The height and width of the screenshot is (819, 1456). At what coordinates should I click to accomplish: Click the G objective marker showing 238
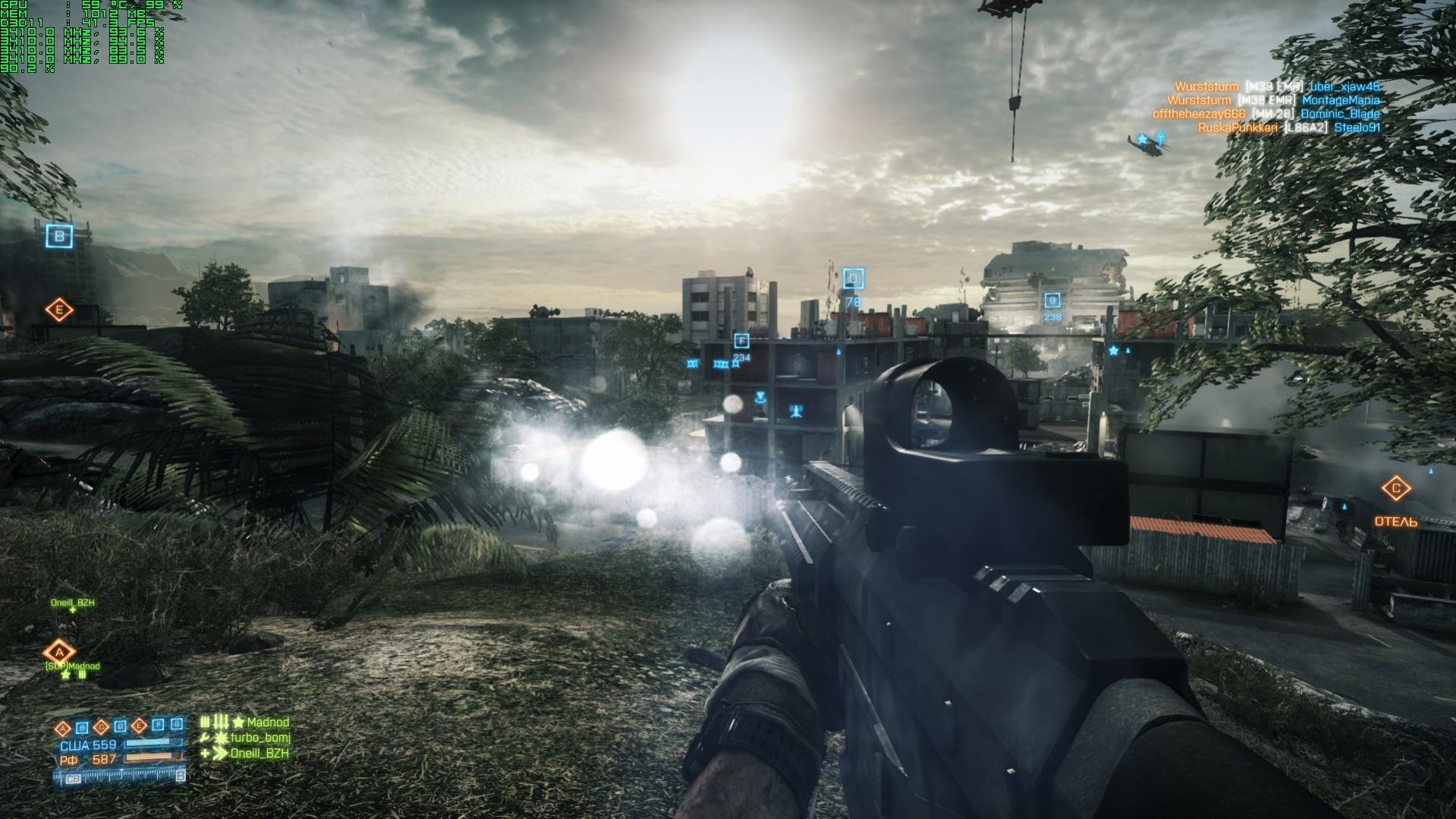point(1052,301)
